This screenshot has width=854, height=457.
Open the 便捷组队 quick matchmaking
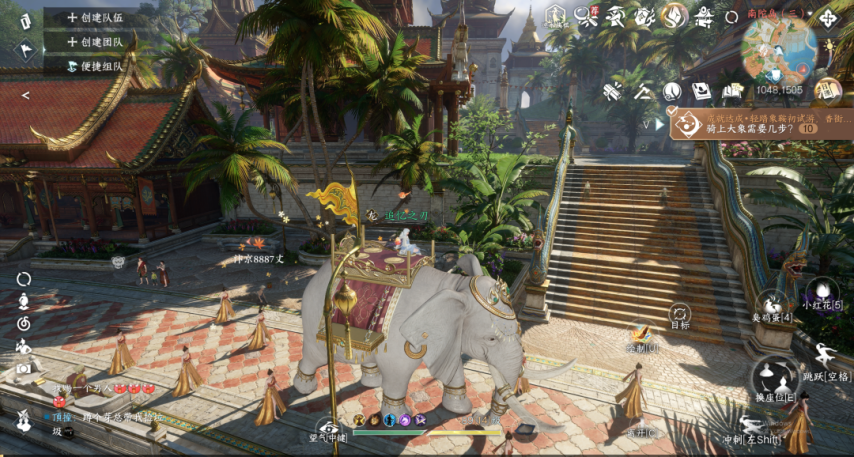pyautogui.click(x=95, y=67)
